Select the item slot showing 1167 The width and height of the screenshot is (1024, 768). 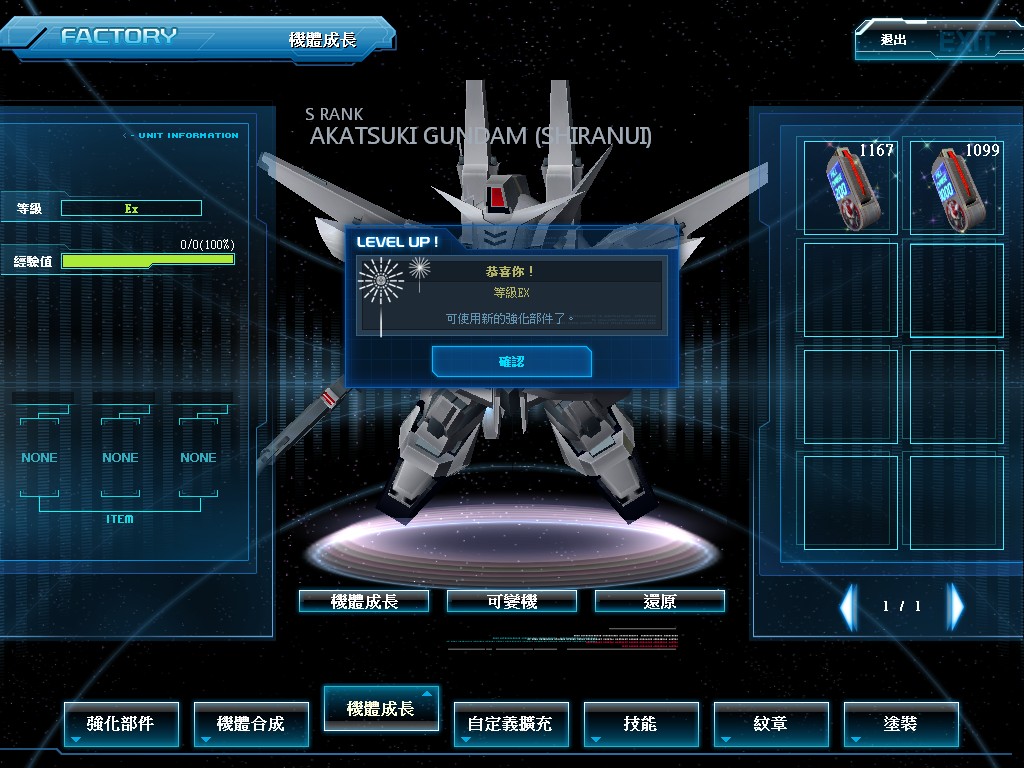point(850,186)
